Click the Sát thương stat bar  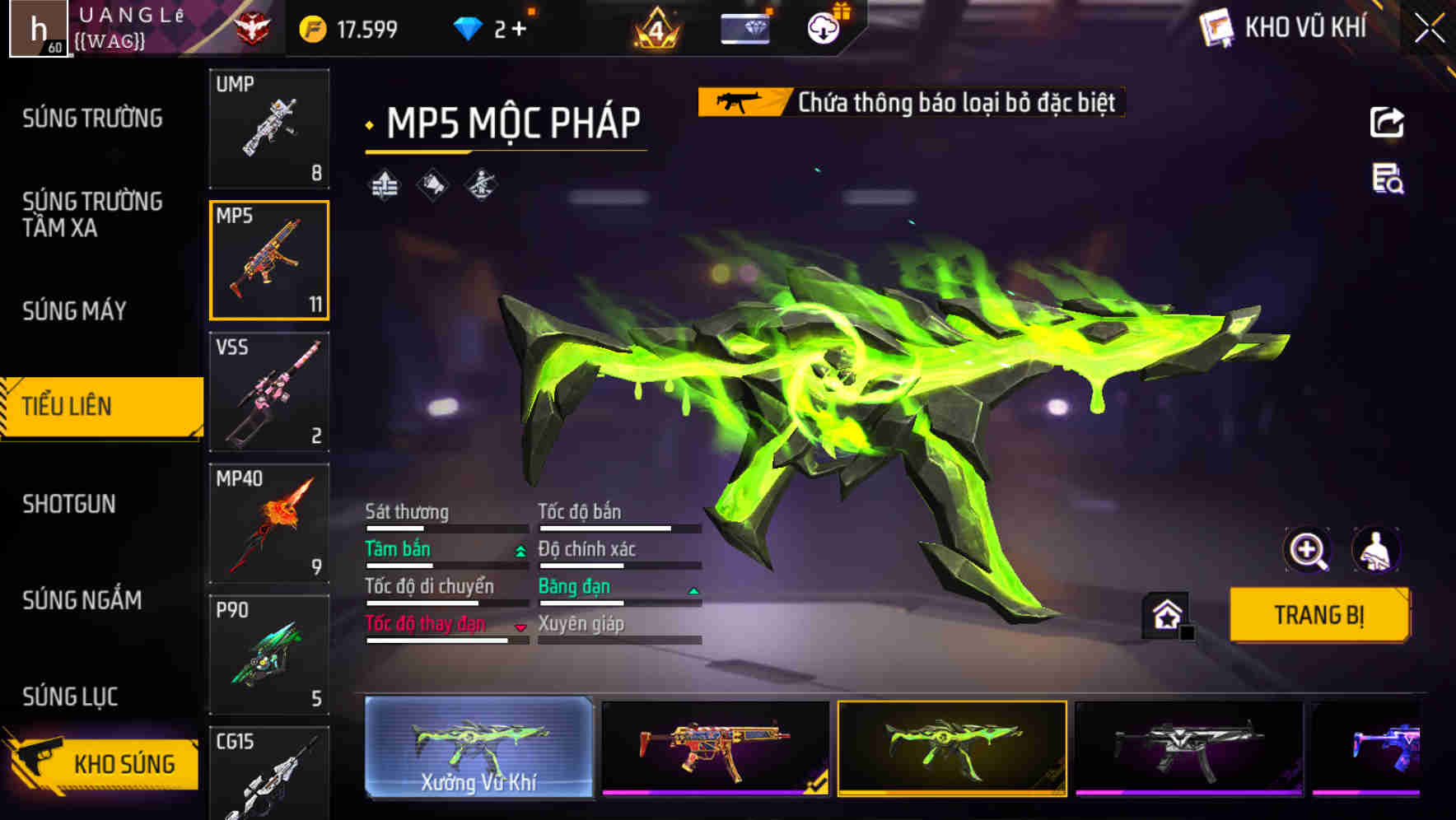click(445, 527)
